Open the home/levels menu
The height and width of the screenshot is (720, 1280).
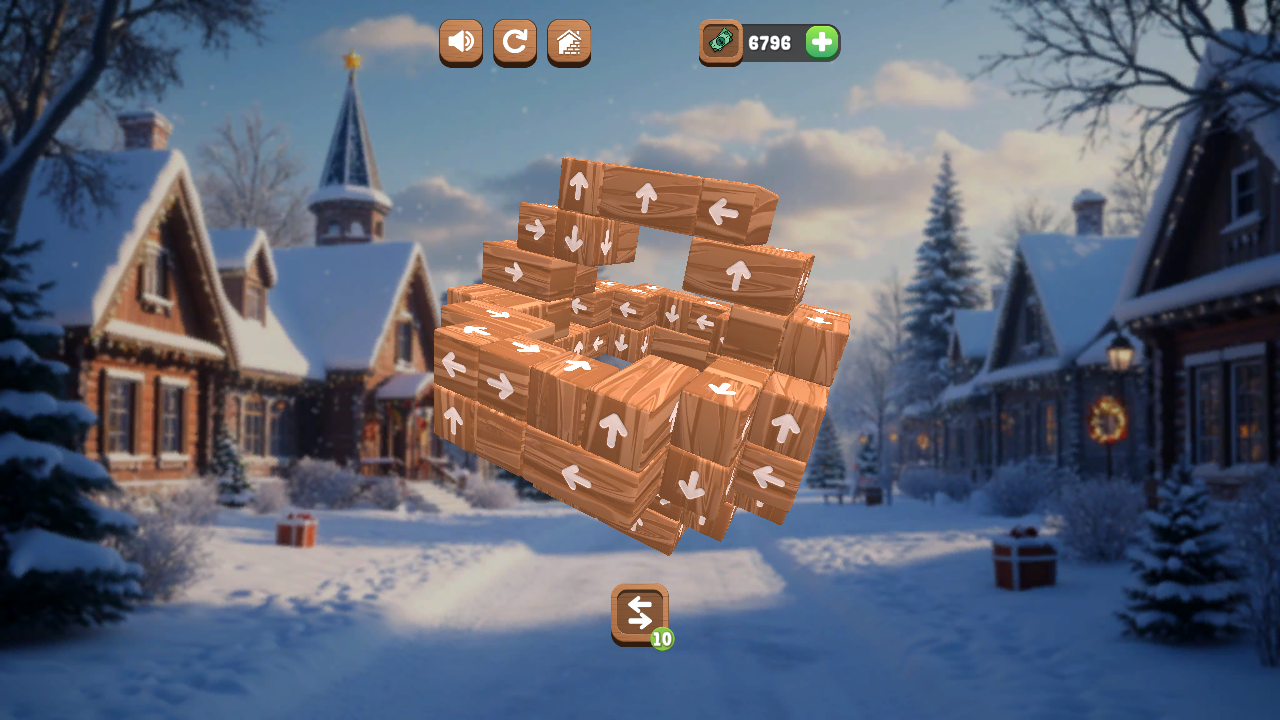click(568, 43)
